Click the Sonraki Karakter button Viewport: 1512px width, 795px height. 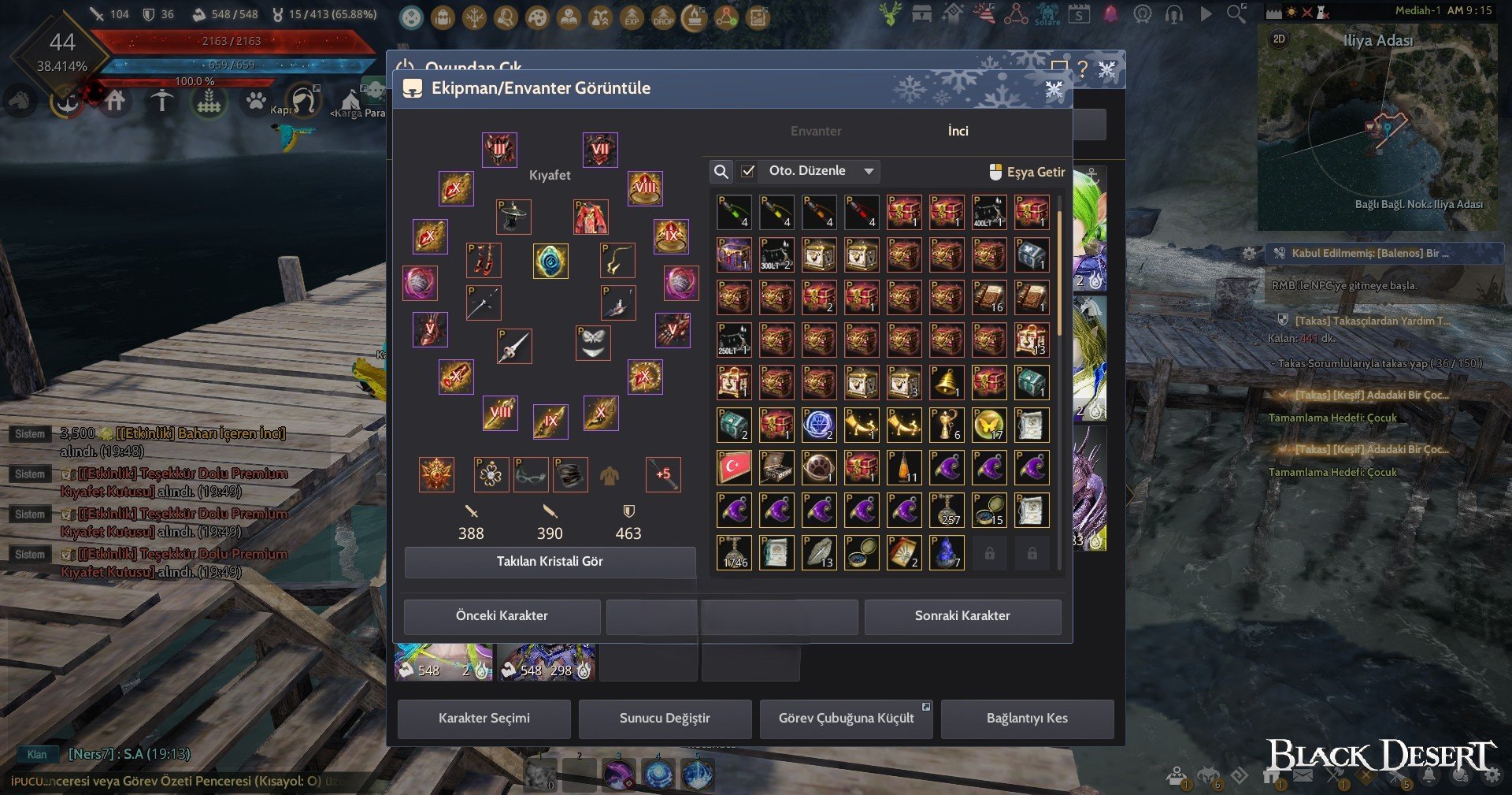click(964, 616)
